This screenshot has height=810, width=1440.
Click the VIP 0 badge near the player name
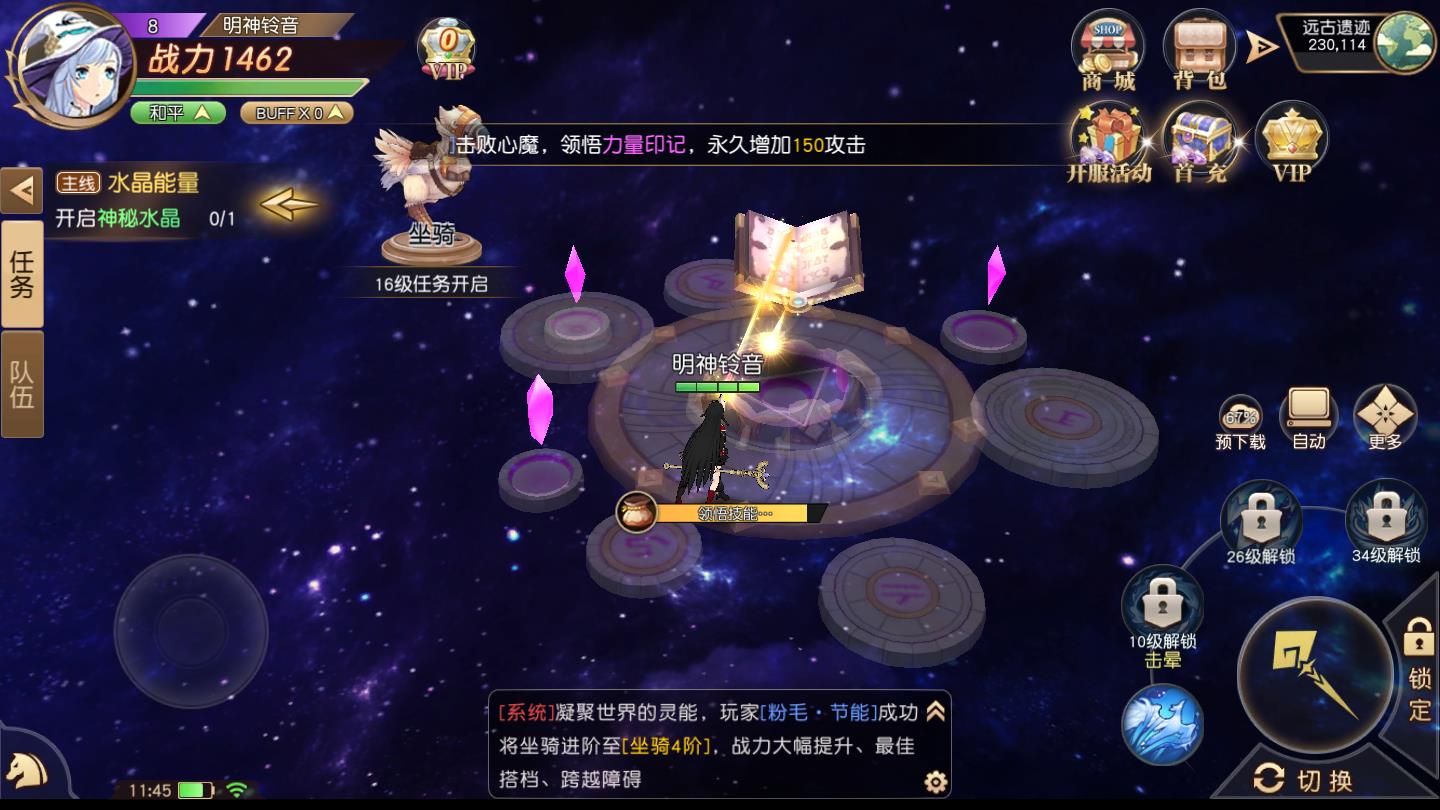pos(446,48)
